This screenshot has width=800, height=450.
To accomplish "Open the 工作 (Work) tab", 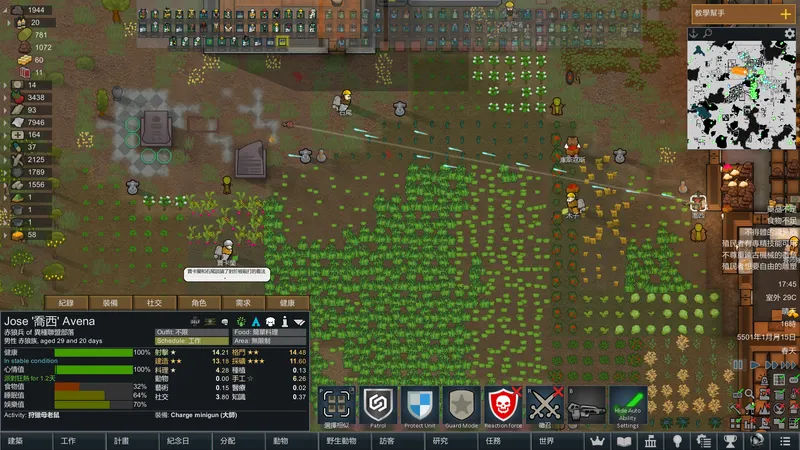I will point(68,440).
